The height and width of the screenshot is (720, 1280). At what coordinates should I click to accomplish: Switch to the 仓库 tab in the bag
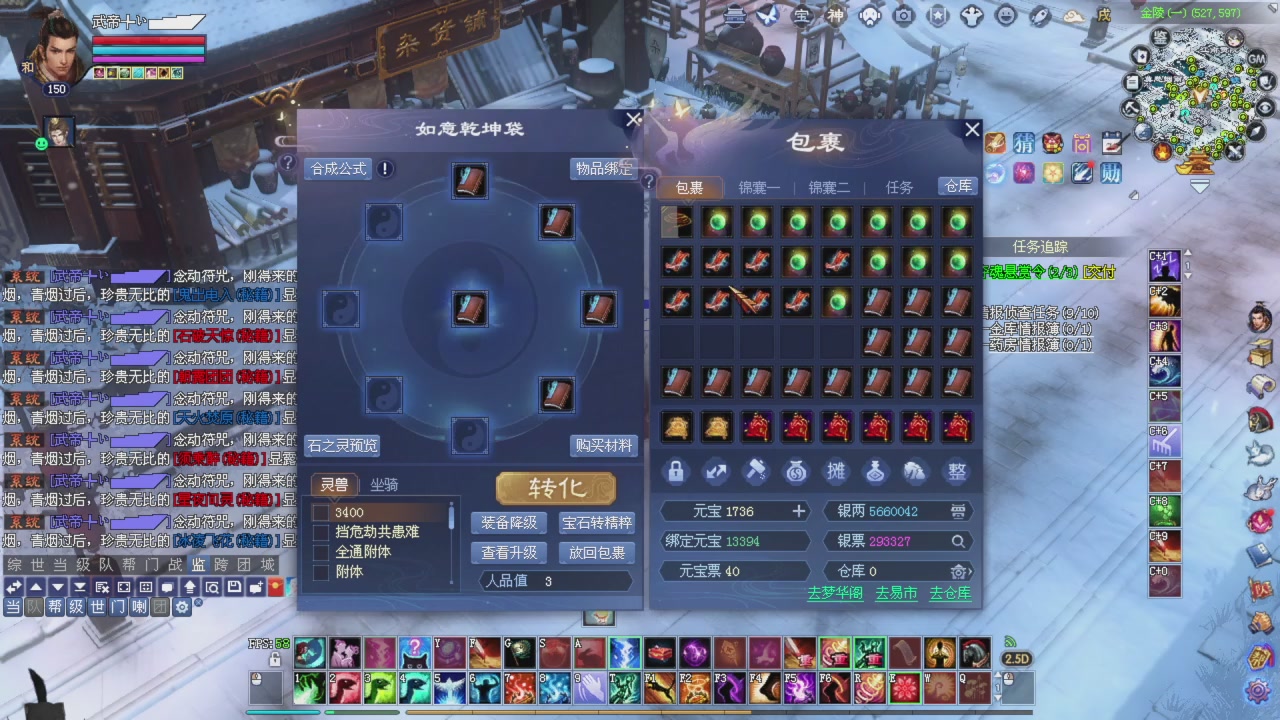(x=957, y=187)
